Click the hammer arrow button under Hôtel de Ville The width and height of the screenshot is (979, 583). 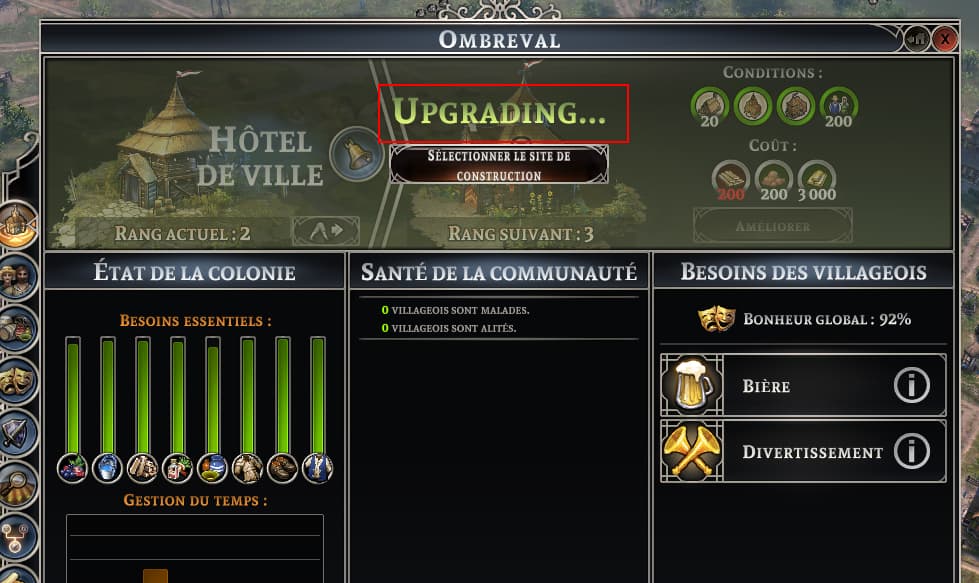326,230
